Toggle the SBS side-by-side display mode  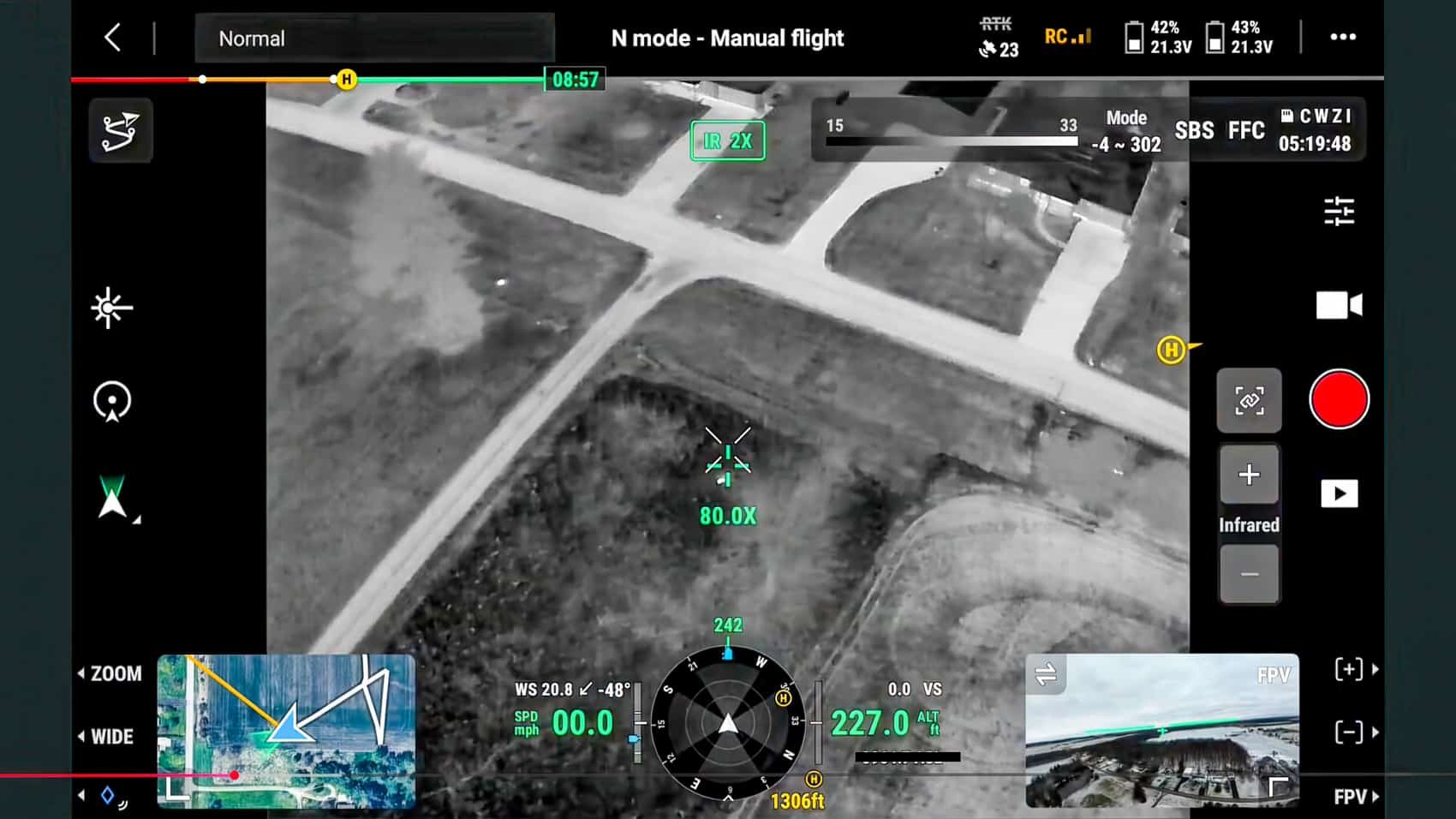pos(1194,130)
